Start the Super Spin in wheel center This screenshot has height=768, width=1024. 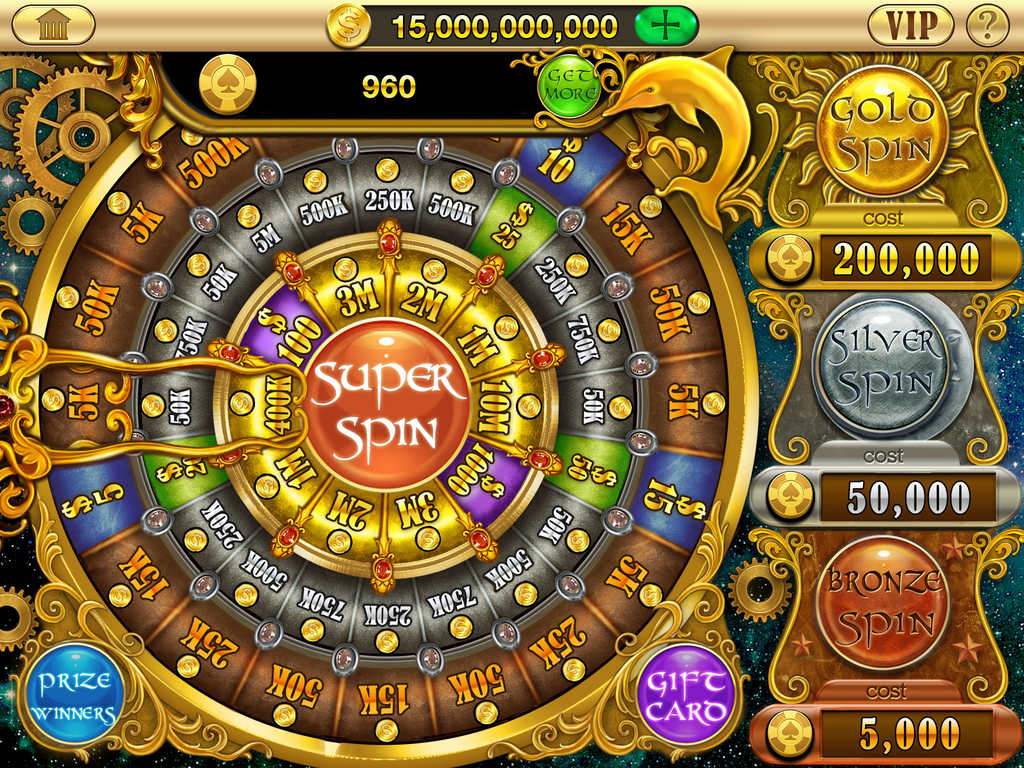pos(386,404)
